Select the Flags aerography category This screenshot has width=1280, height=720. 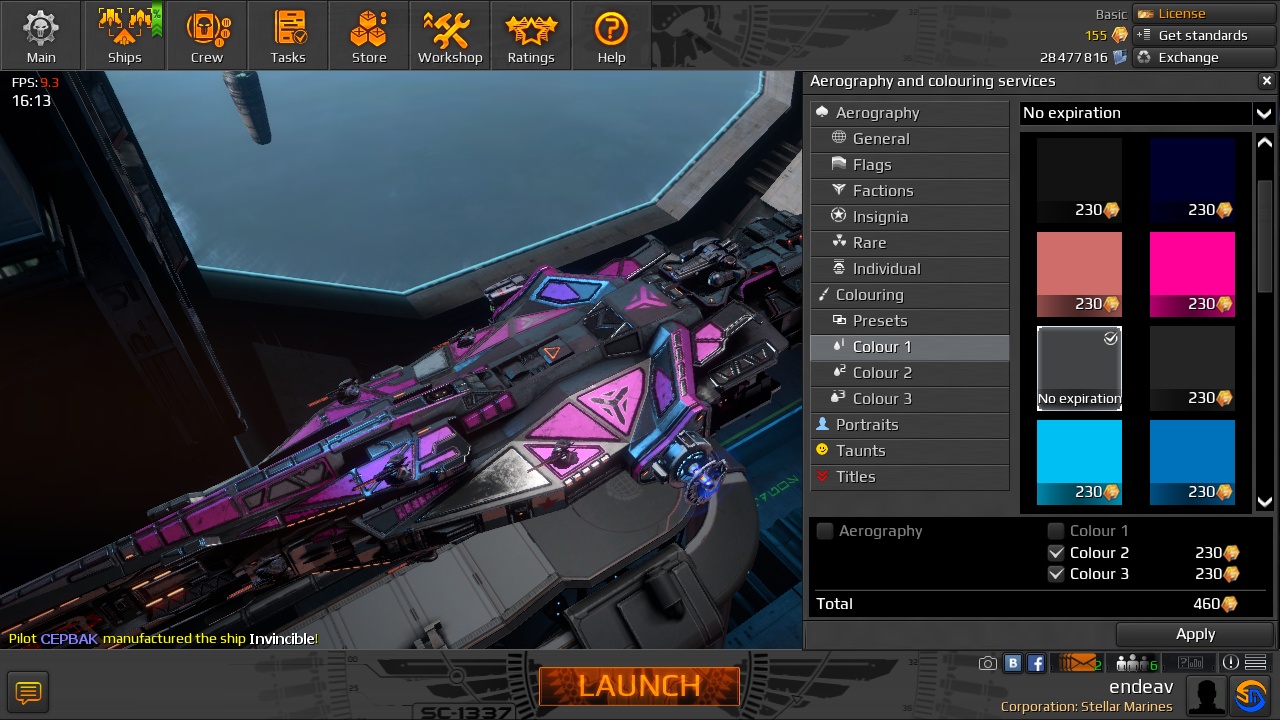[x=872, y=165]
